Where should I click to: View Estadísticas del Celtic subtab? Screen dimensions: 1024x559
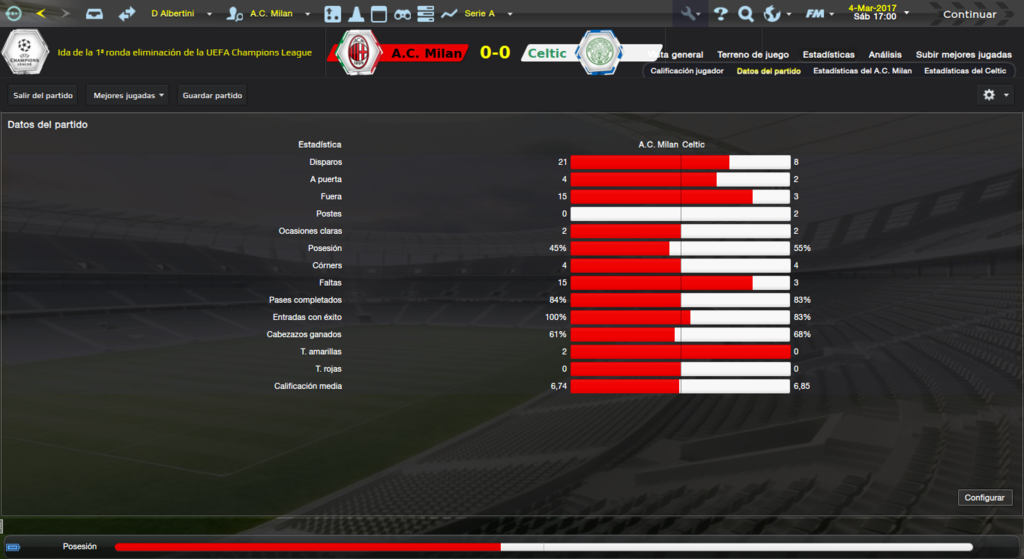[x=965, y=71]
